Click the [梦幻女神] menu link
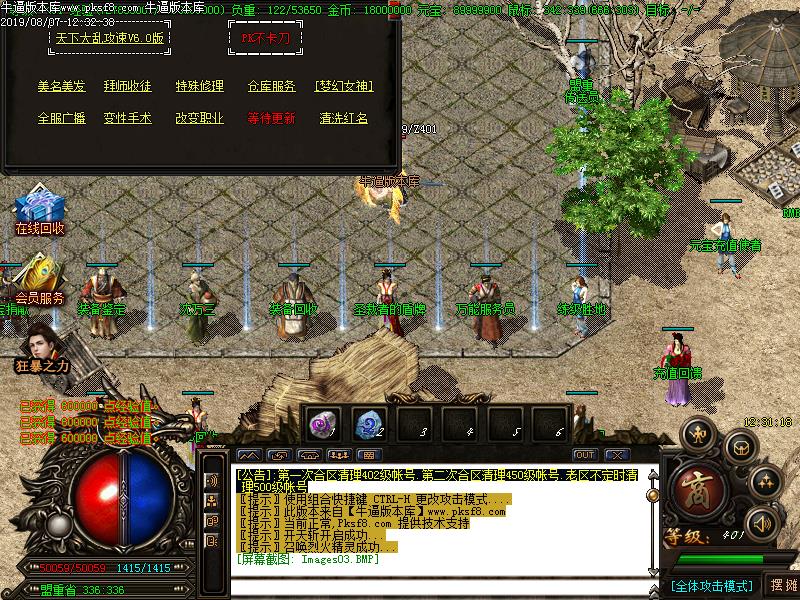 tap(344, 87)
